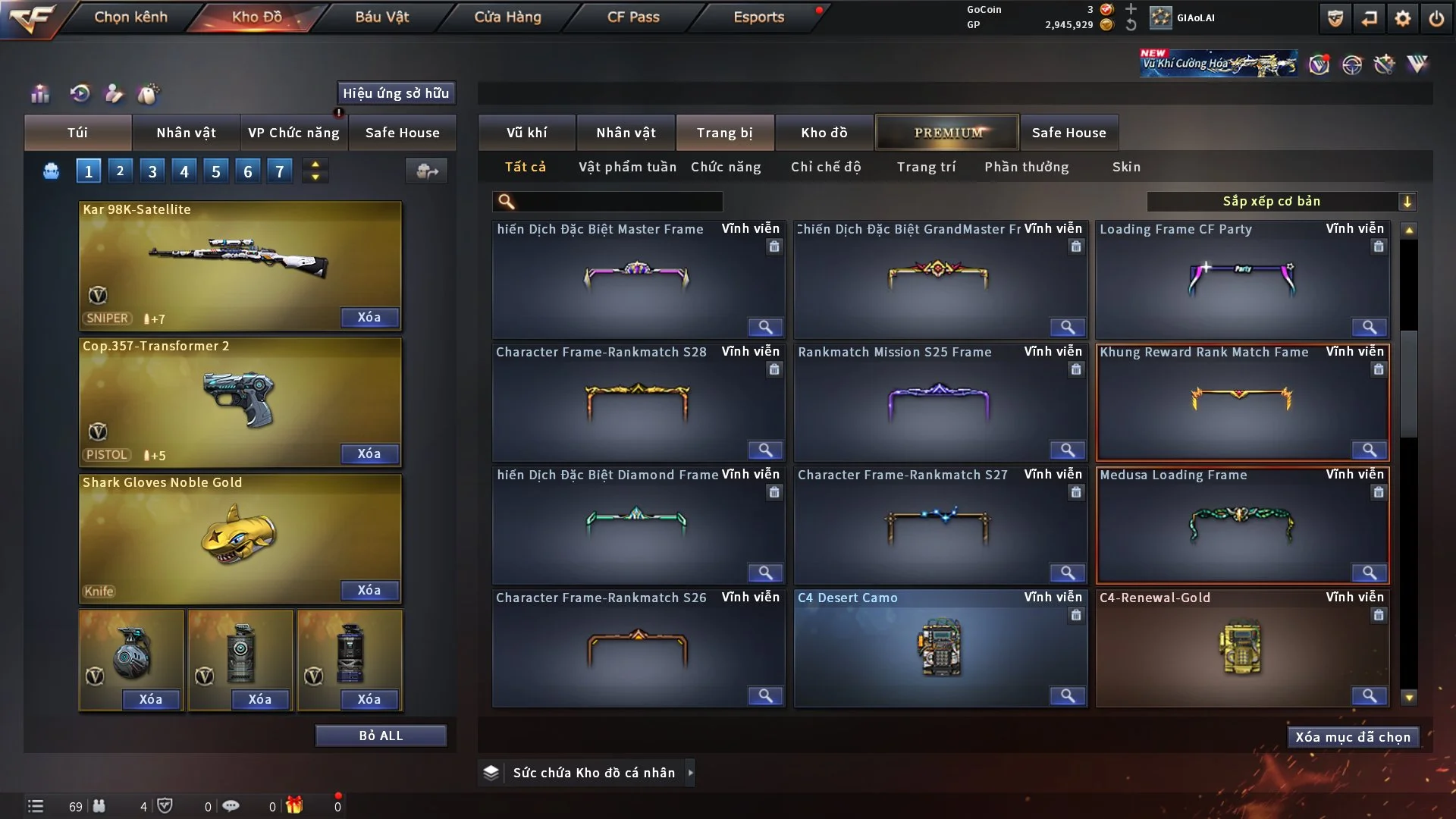Screen dimensions: 1456x819
Task: Switch to the Trang bị inventory tab
Action: pos(724,133)
